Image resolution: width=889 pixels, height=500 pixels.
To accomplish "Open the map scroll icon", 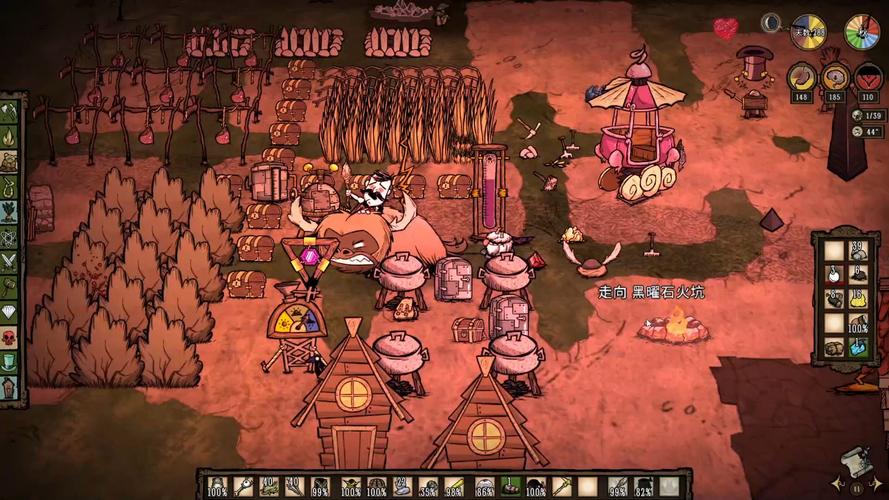I will coord(853,462).
